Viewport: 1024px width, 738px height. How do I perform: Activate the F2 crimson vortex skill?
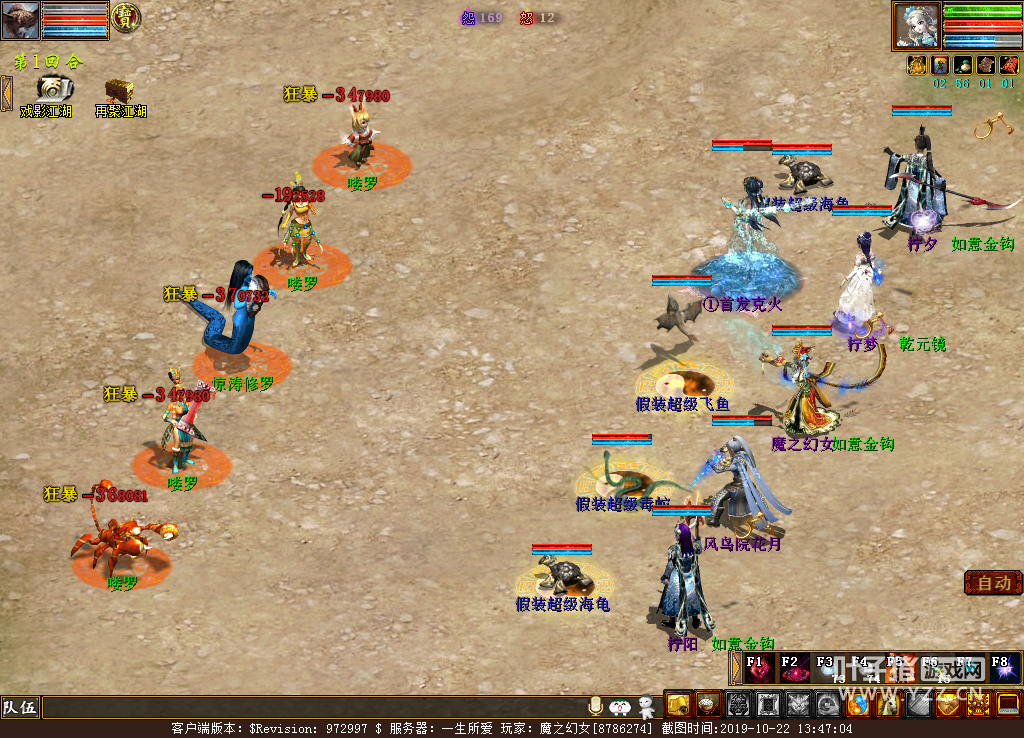tap(794, 668)
